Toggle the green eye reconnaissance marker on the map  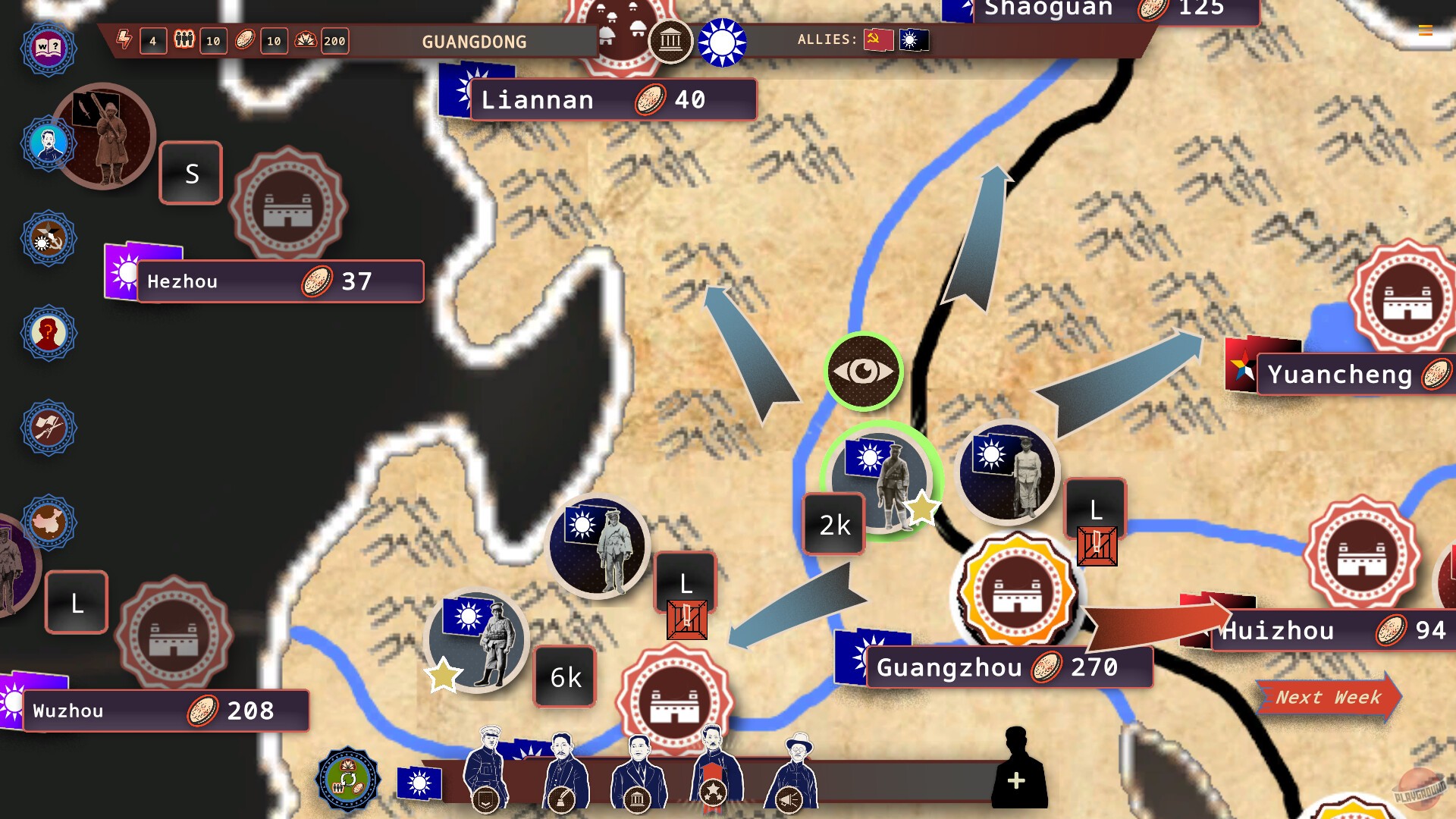coord(864,369)
